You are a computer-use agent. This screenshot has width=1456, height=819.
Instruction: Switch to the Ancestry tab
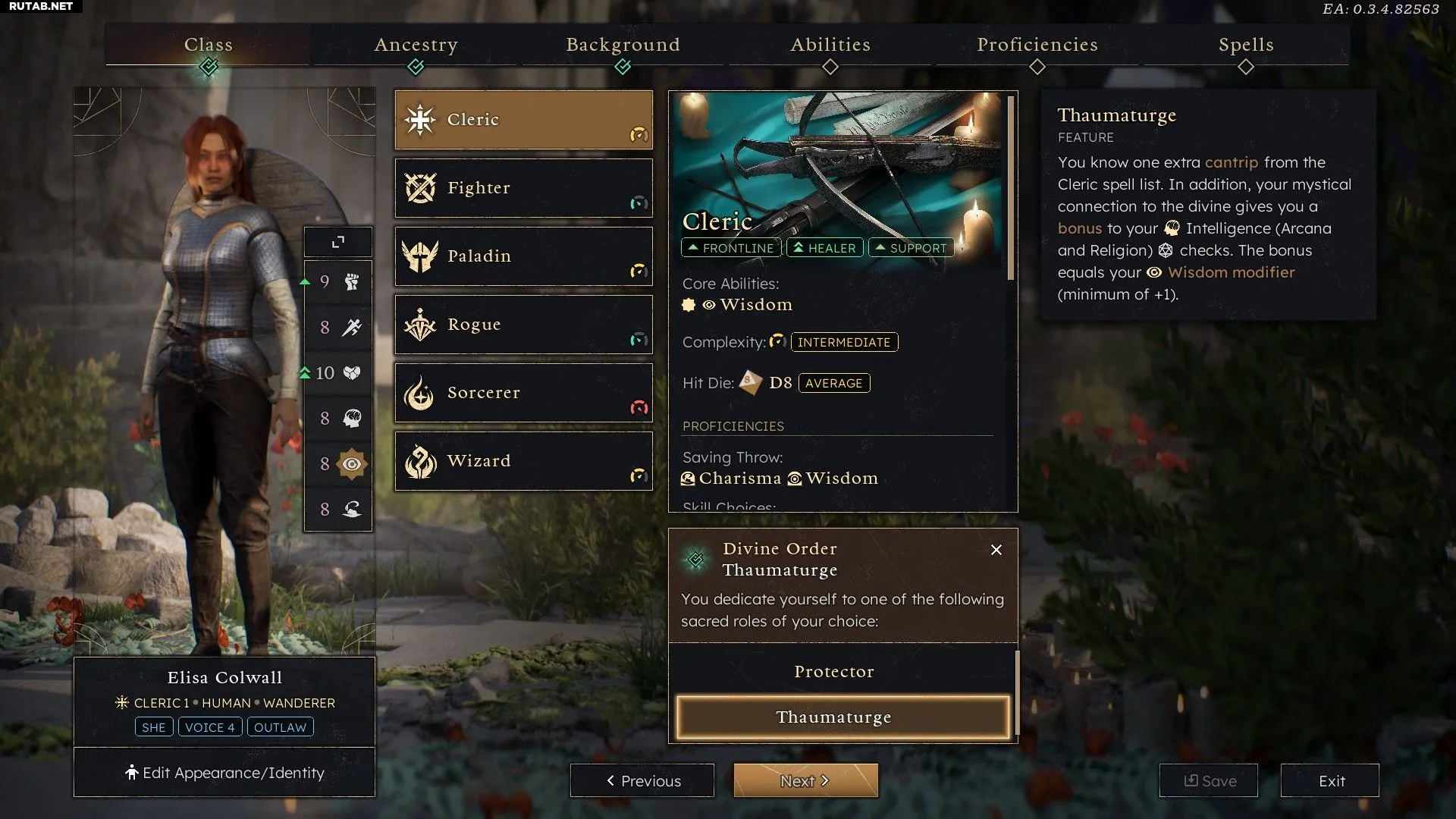point(416,45)
